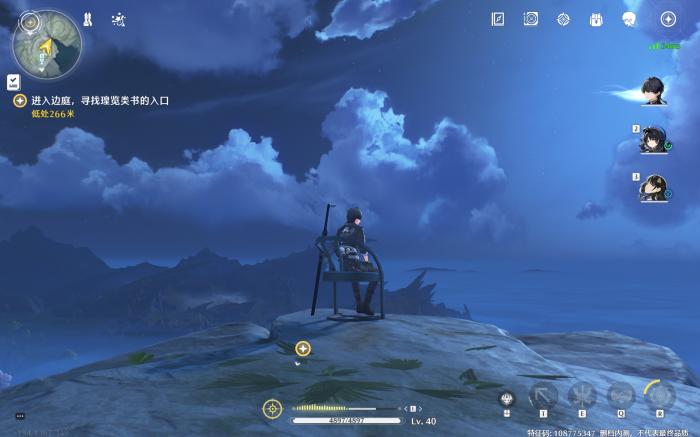Use the utility gadget icon beside skills
Screen dimensions: 700x437
[x=507, y=398]
